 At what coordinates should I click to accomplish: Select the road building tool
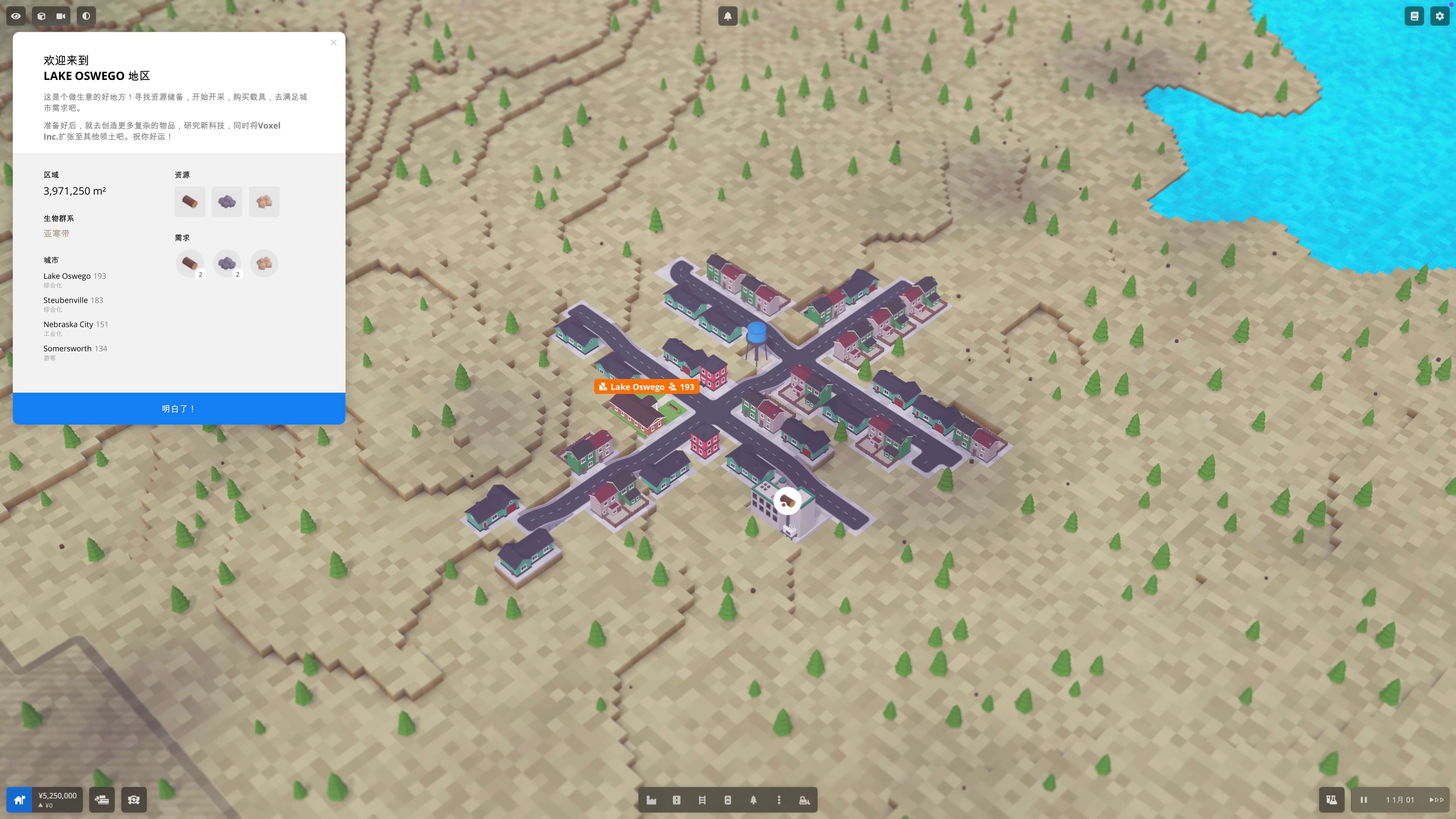point(677,800)
